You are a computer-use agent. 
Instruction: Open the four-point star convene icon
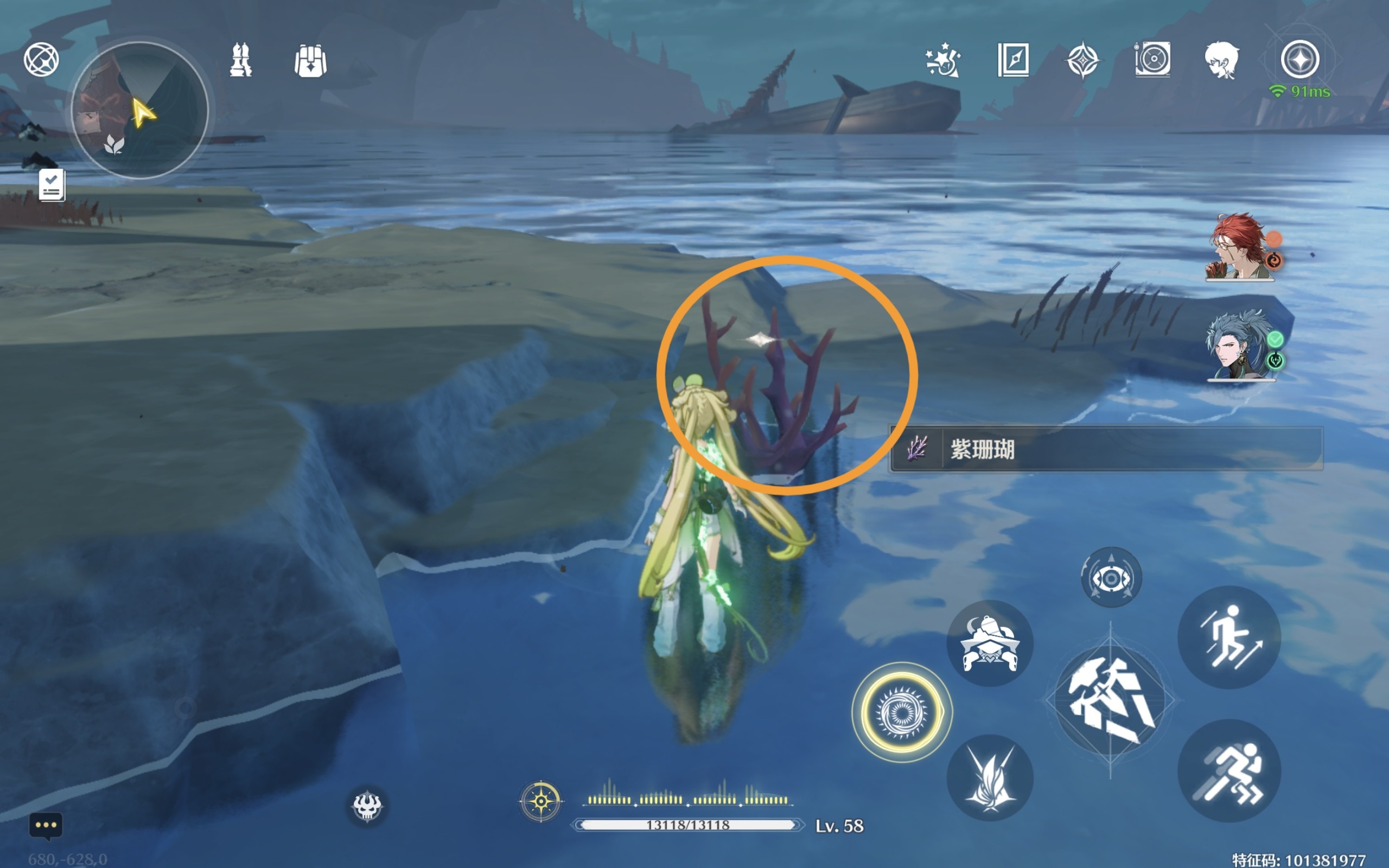[x=1082, y=60]
